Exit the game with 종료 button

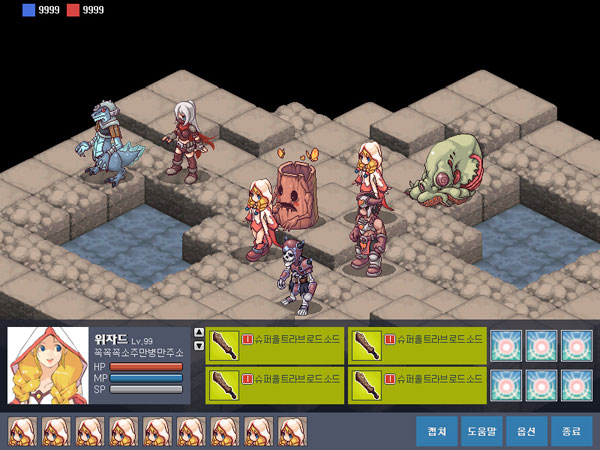coord(571,431)
